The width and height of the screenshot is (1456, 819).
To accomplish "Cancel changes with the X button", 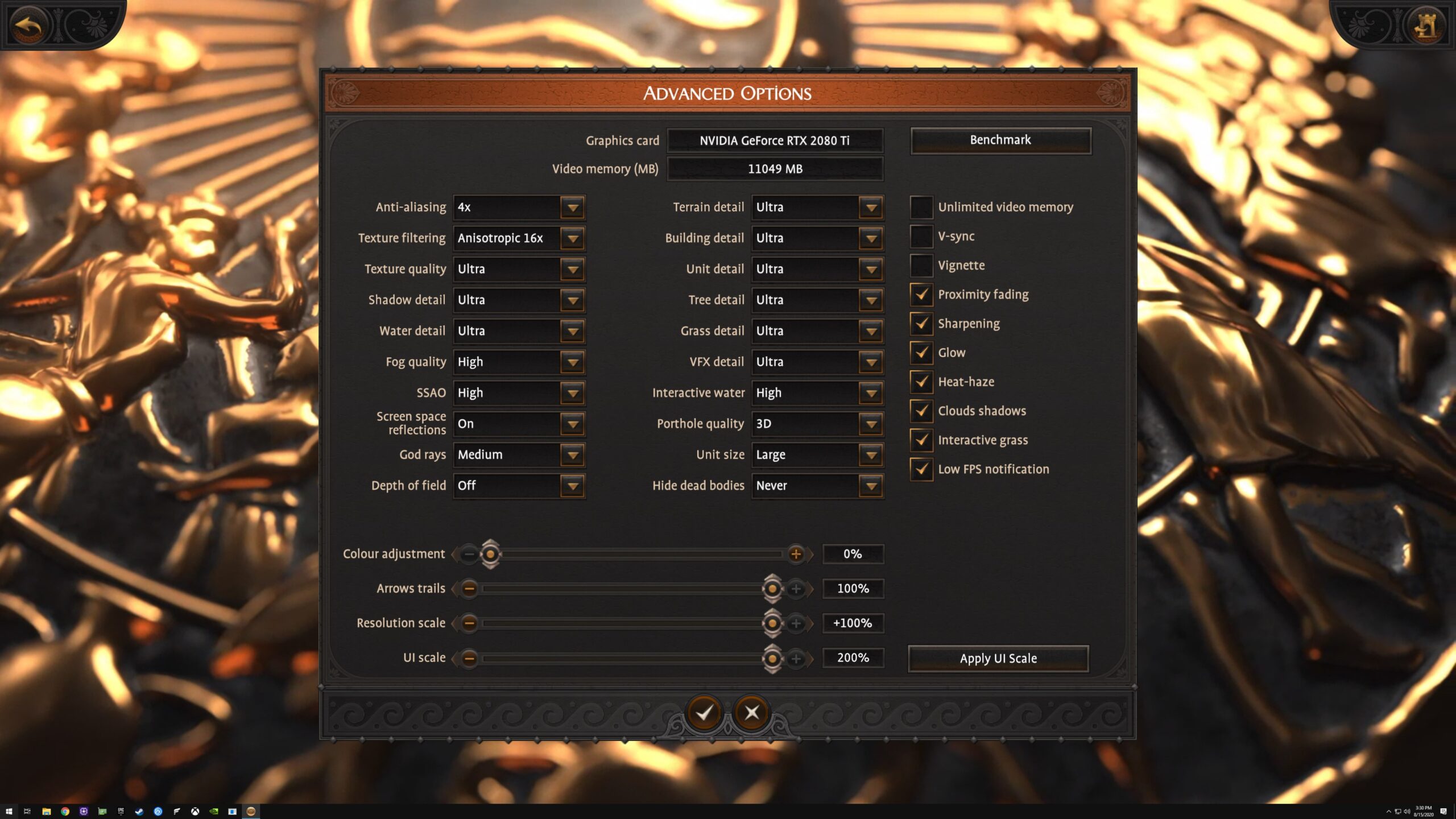I will (751, 712).
